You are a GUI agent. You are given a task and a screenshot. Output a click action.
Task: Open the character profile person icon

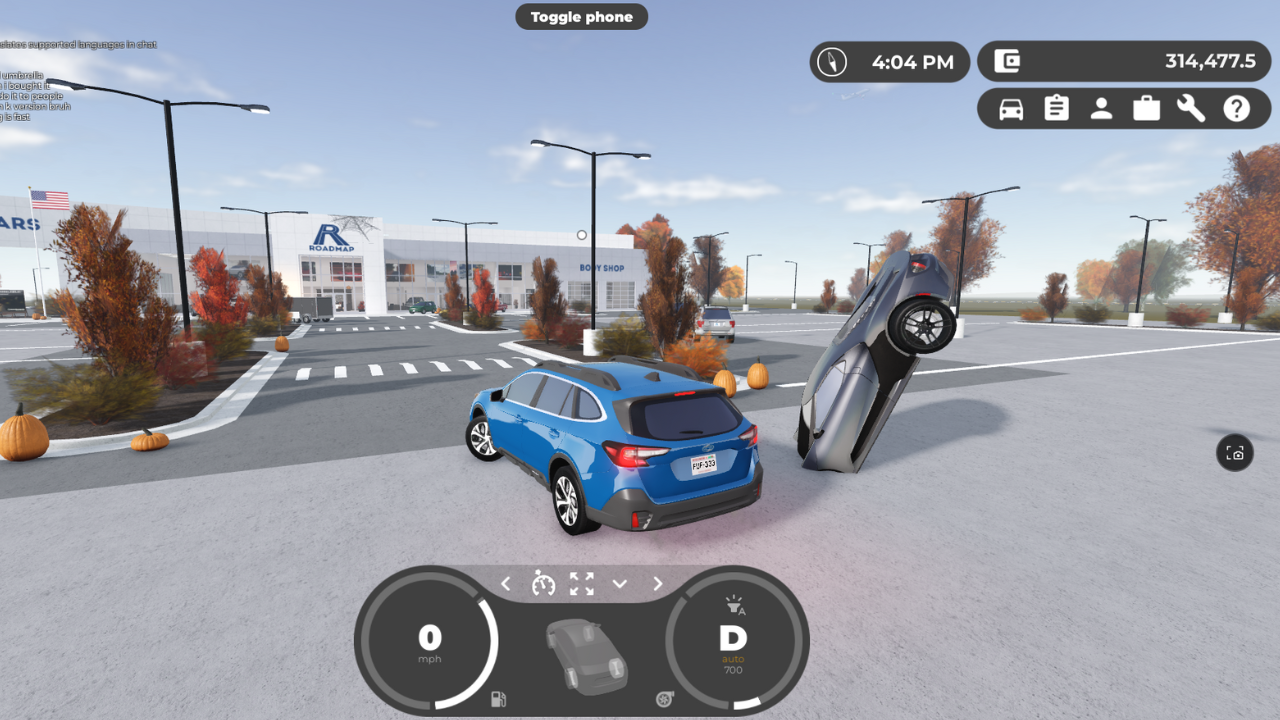(x=1101, y=109)
